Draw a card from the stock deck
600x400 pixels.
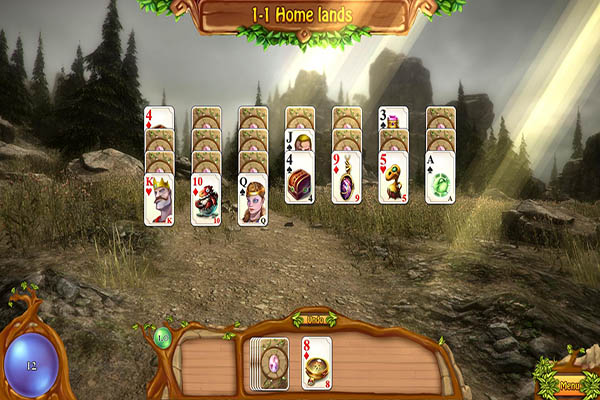pos(269,362)
